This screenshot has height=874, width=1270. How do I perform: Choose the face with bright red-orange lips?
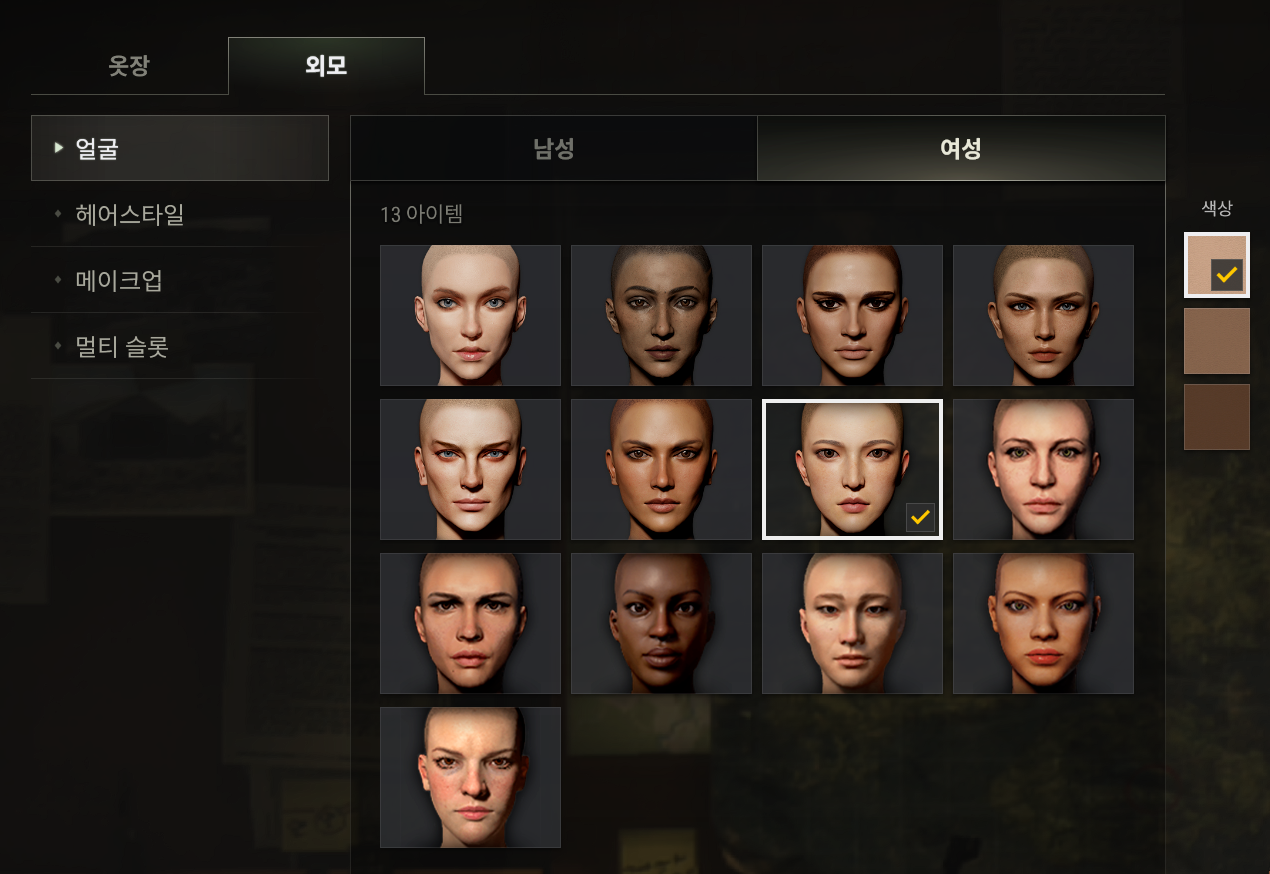[1043, 623]
